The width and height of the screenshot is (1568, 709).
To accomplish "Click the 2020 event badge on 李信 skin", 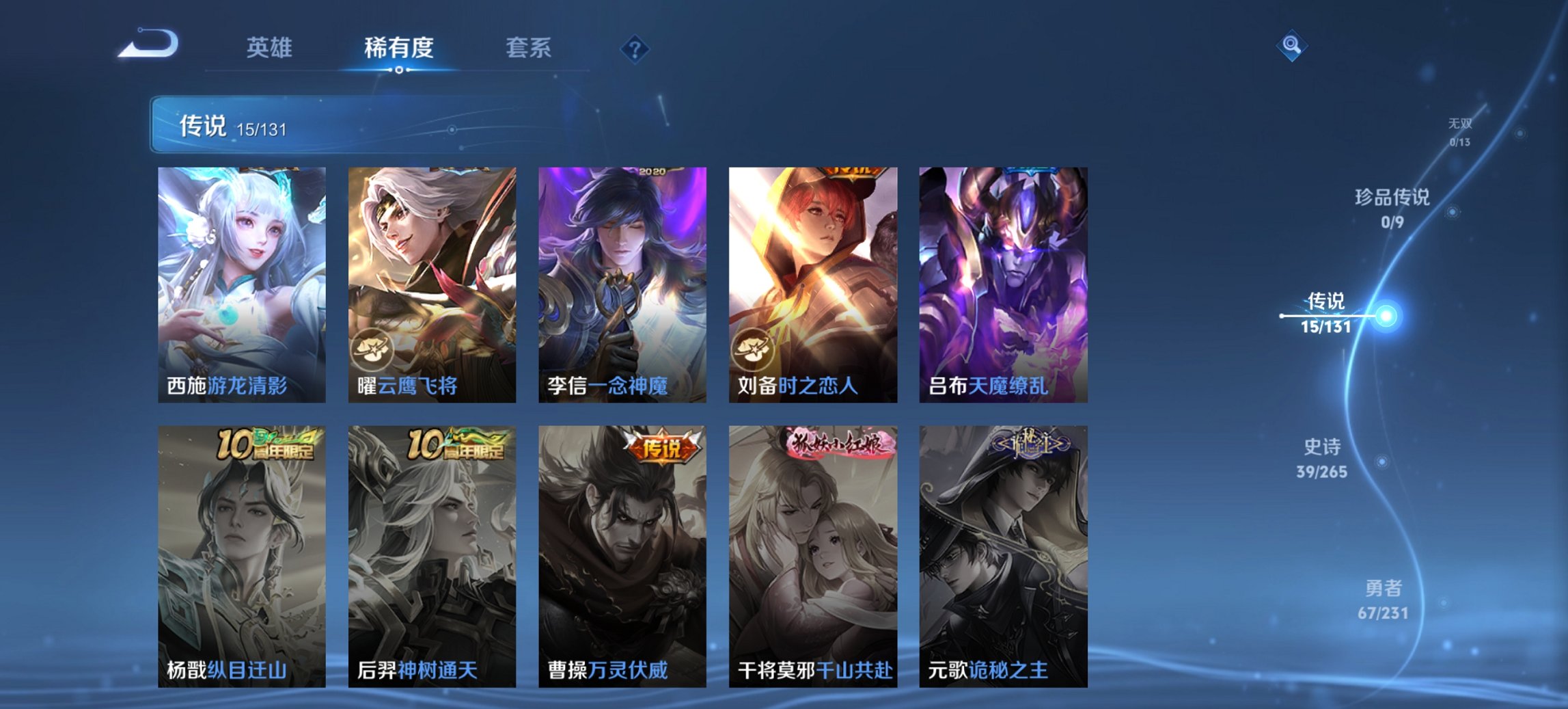I will pyautogui.click(x=651, y=174).
